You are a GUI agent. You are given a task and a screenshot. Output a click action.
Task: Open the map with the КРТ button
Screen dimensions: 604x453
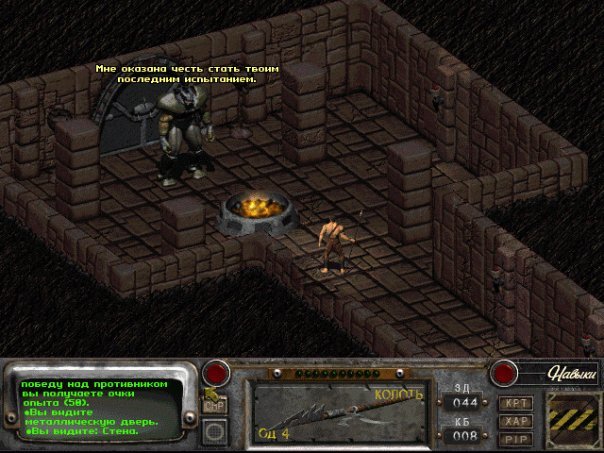[517, 403]
